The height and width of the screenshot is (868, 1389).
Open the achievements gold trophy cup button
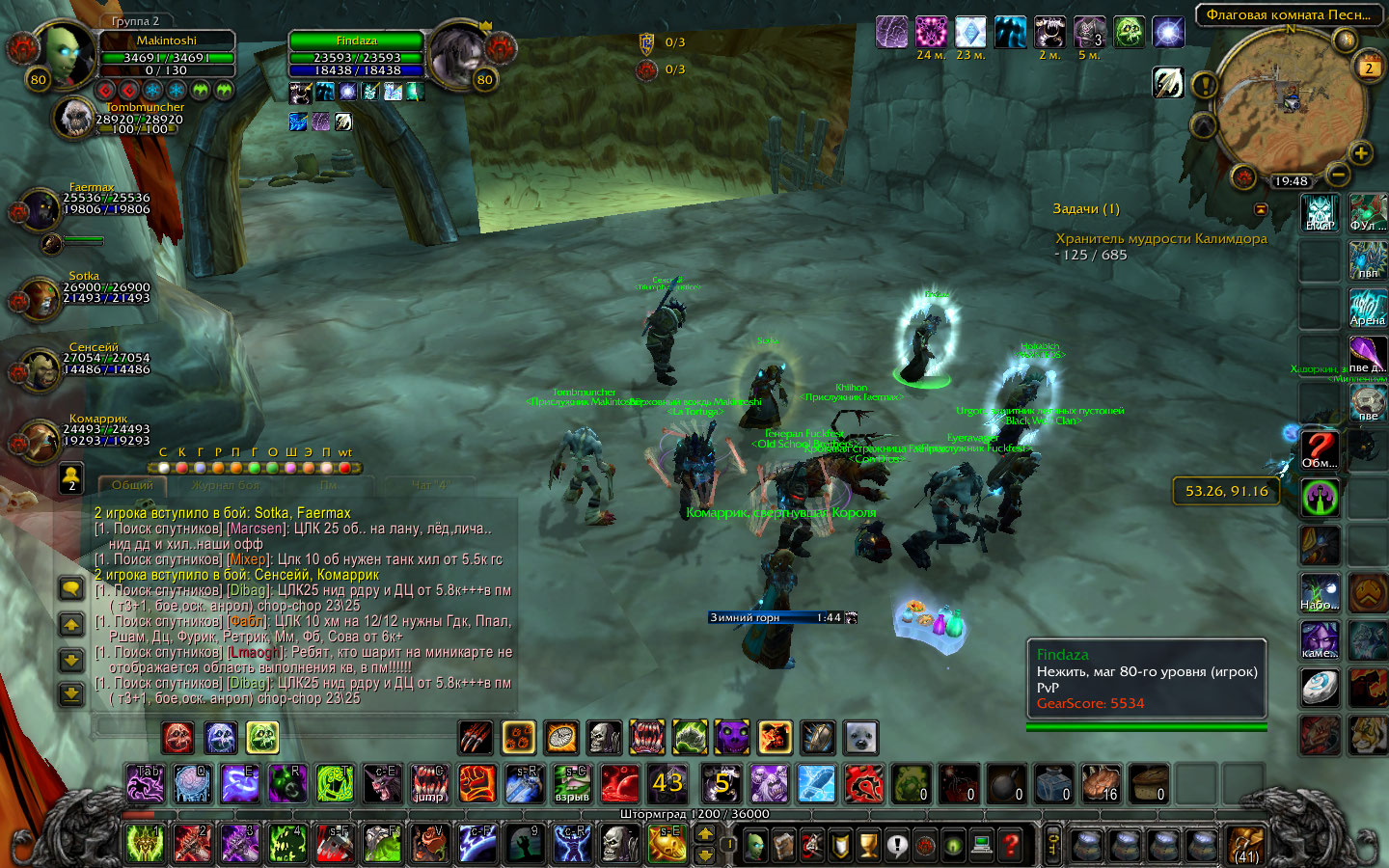pos(869,846)
